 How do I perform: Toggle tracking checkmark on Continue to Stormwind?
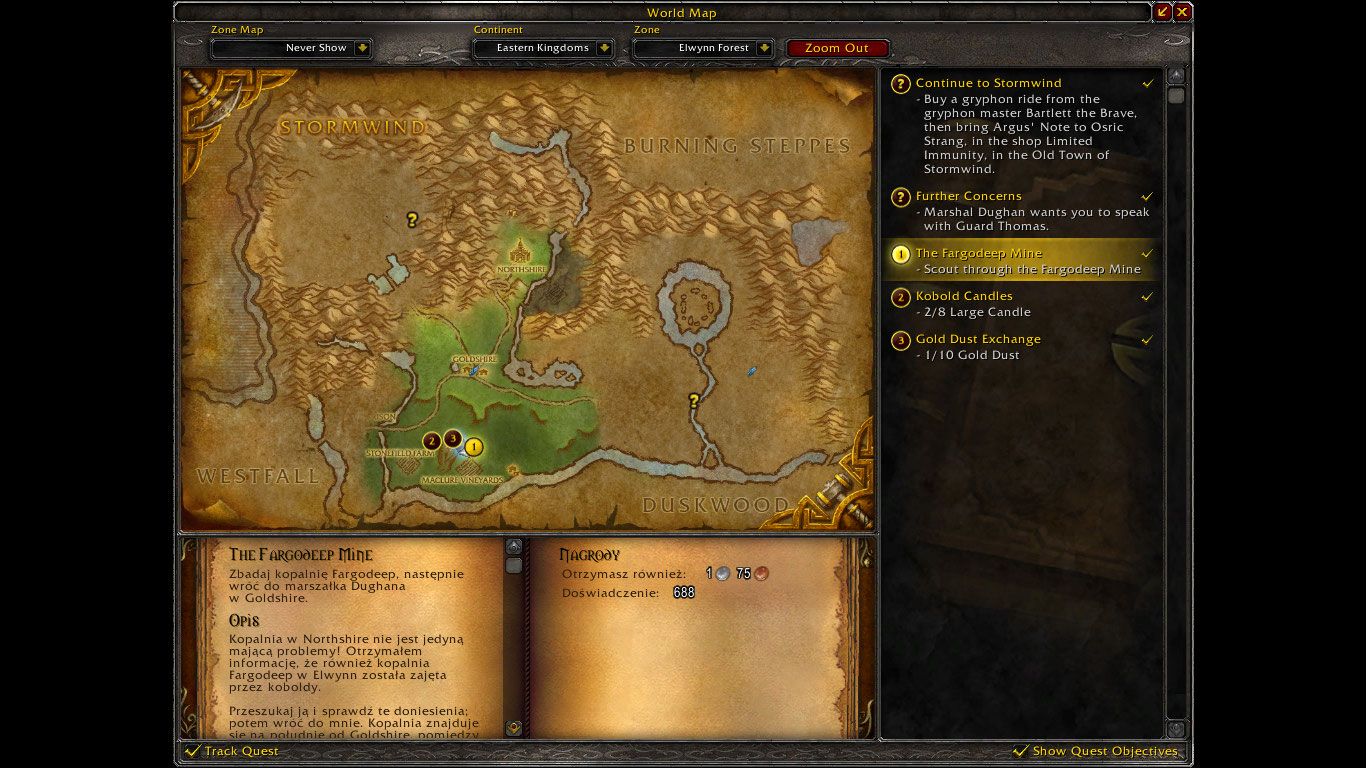(x=1147, y=84)
